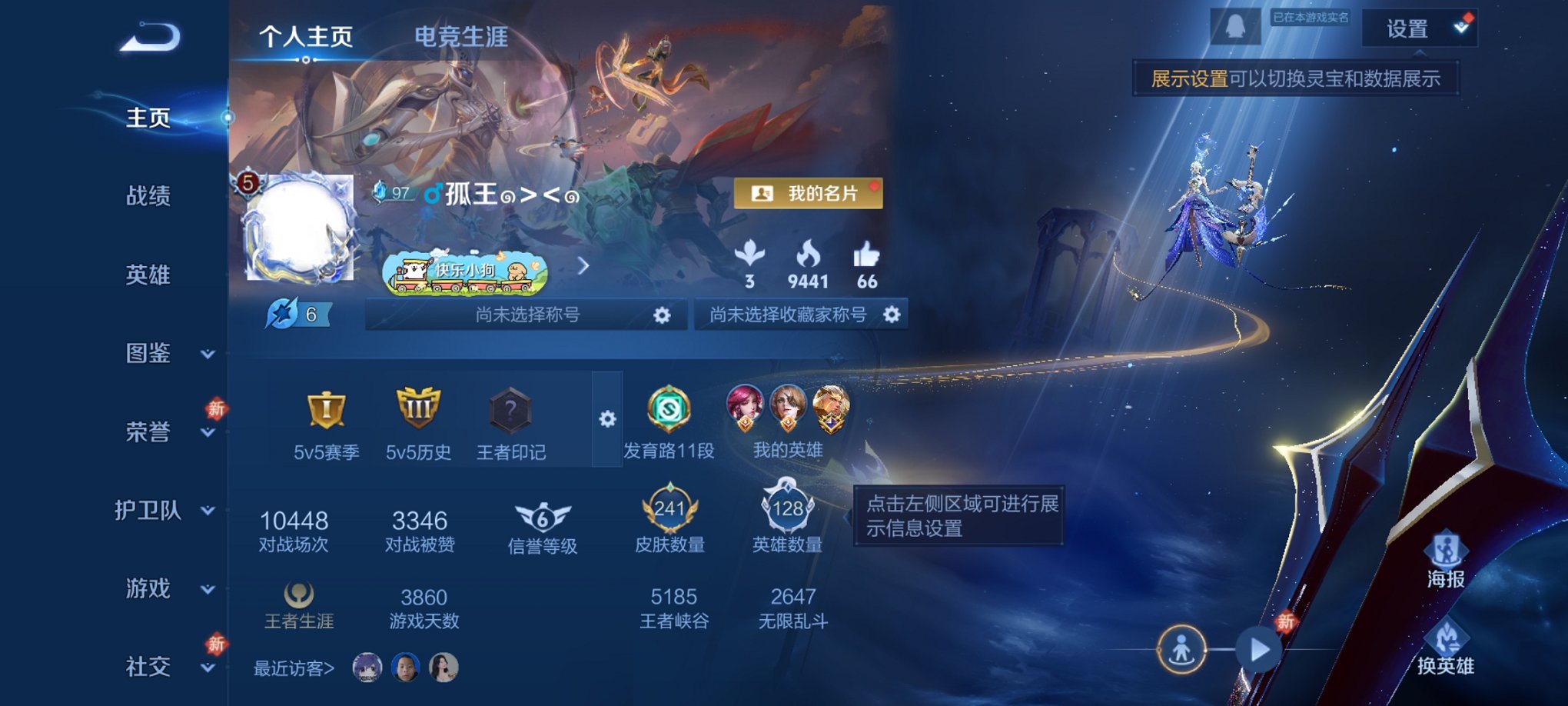
Task: Switch to the 电竞生涯 tab
Action: [459, 37]
